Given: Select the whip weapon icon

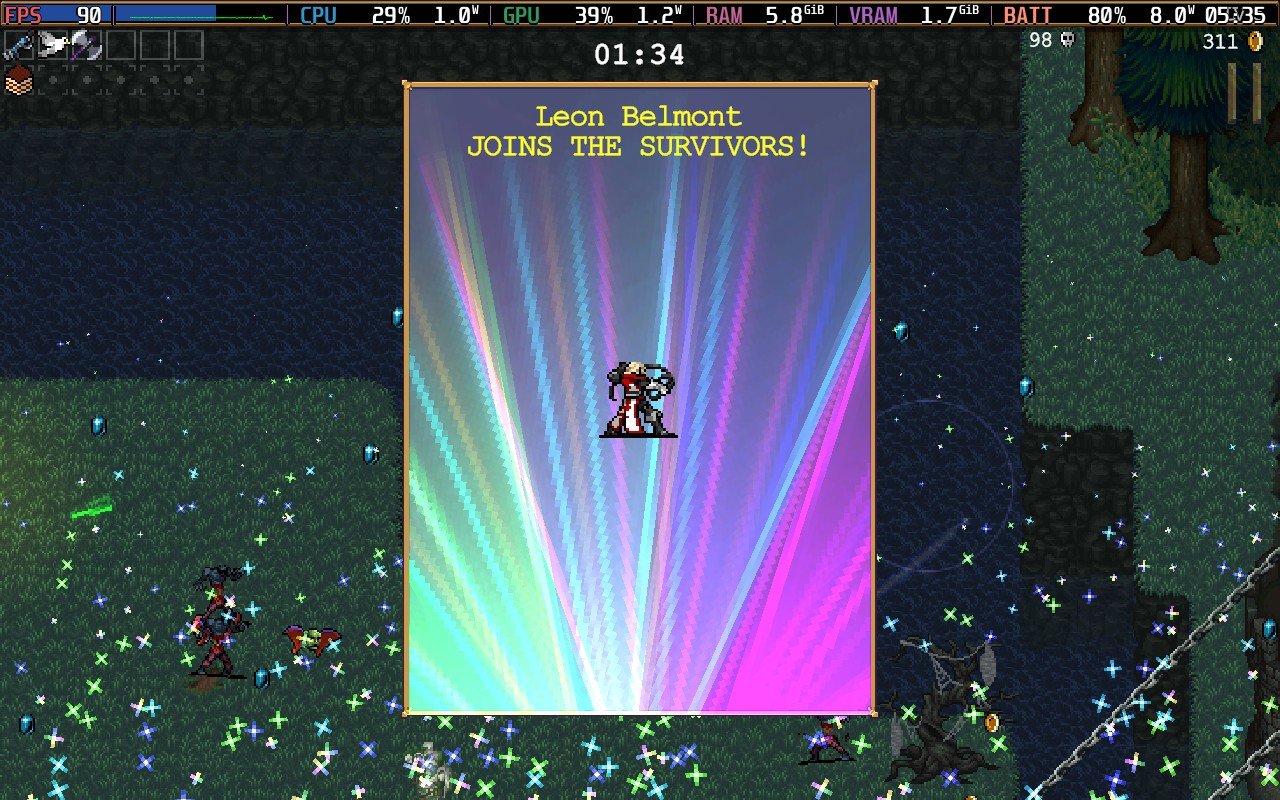Looking at the screenshot, I should (19, 46).
